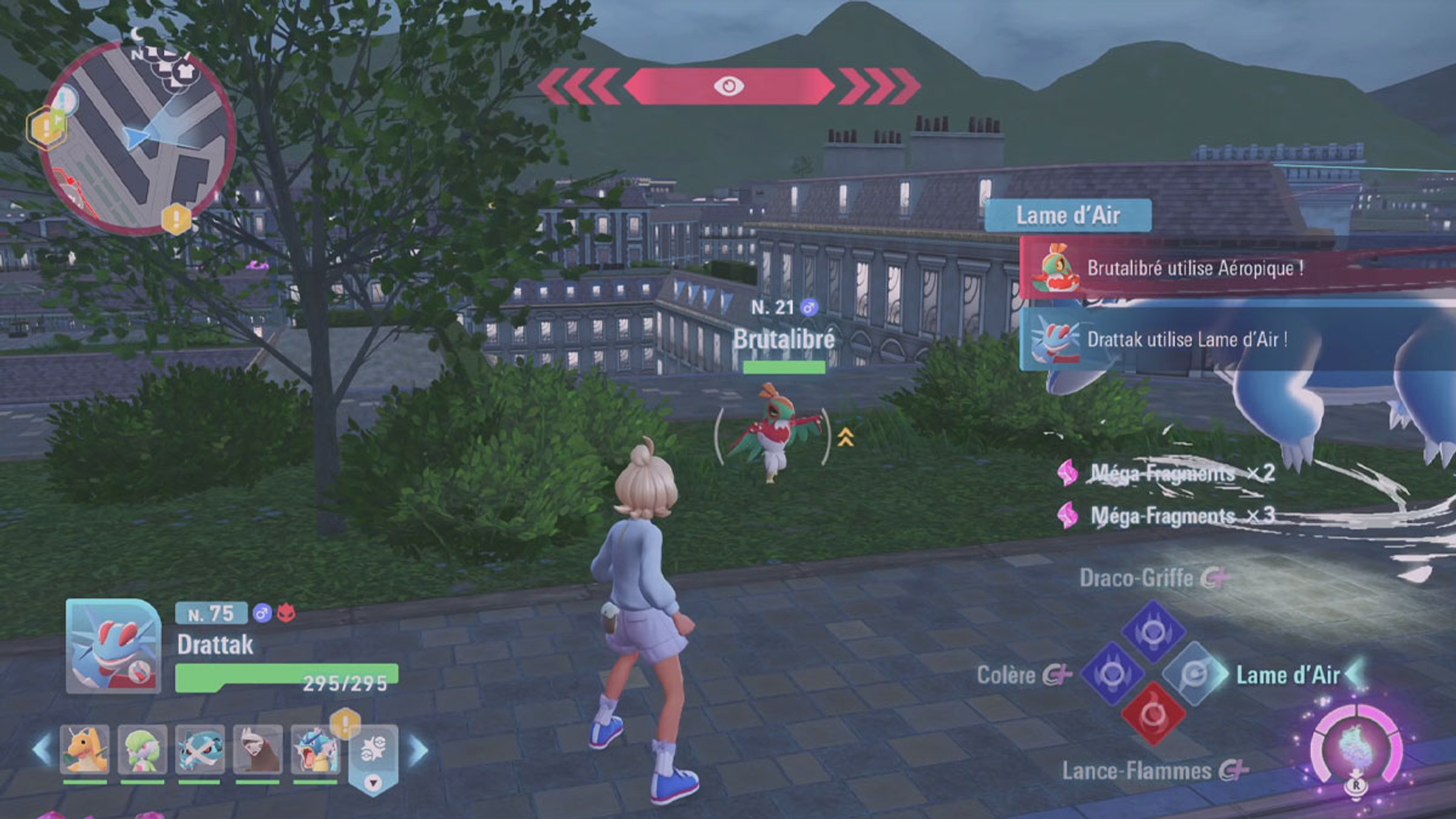Click the yellow exclamation quest marker on the minimap
The width and height of the screenshot is (1456, 819).
coord(177,218)
